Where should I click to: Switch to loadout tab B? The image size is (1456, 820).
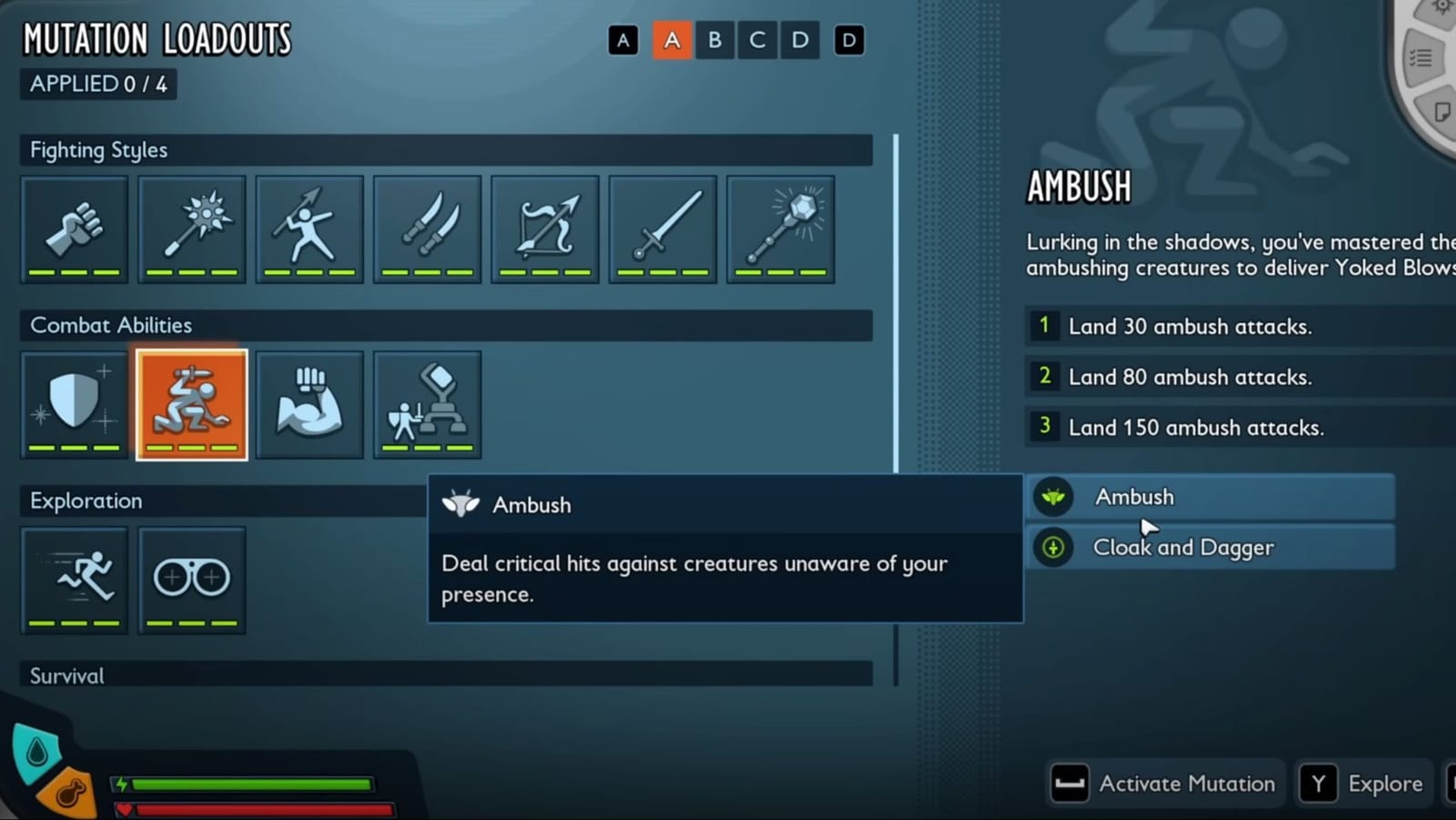click(714, 39)
